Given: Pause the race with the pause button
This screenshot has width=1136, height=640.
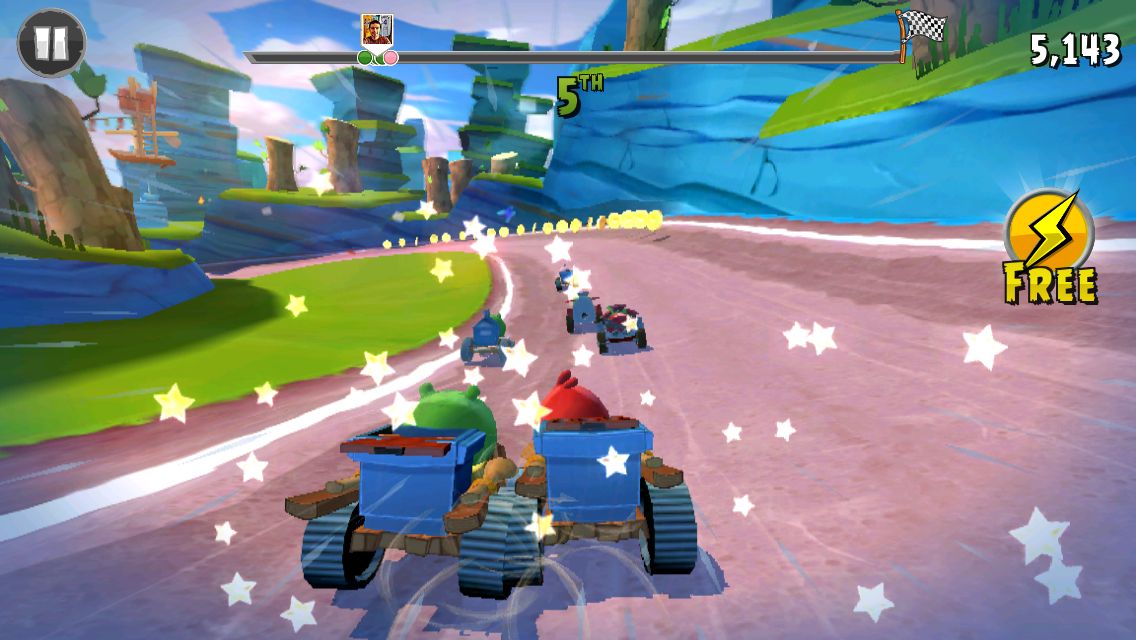Looking at the screenshot, I should tap(51, 43).
